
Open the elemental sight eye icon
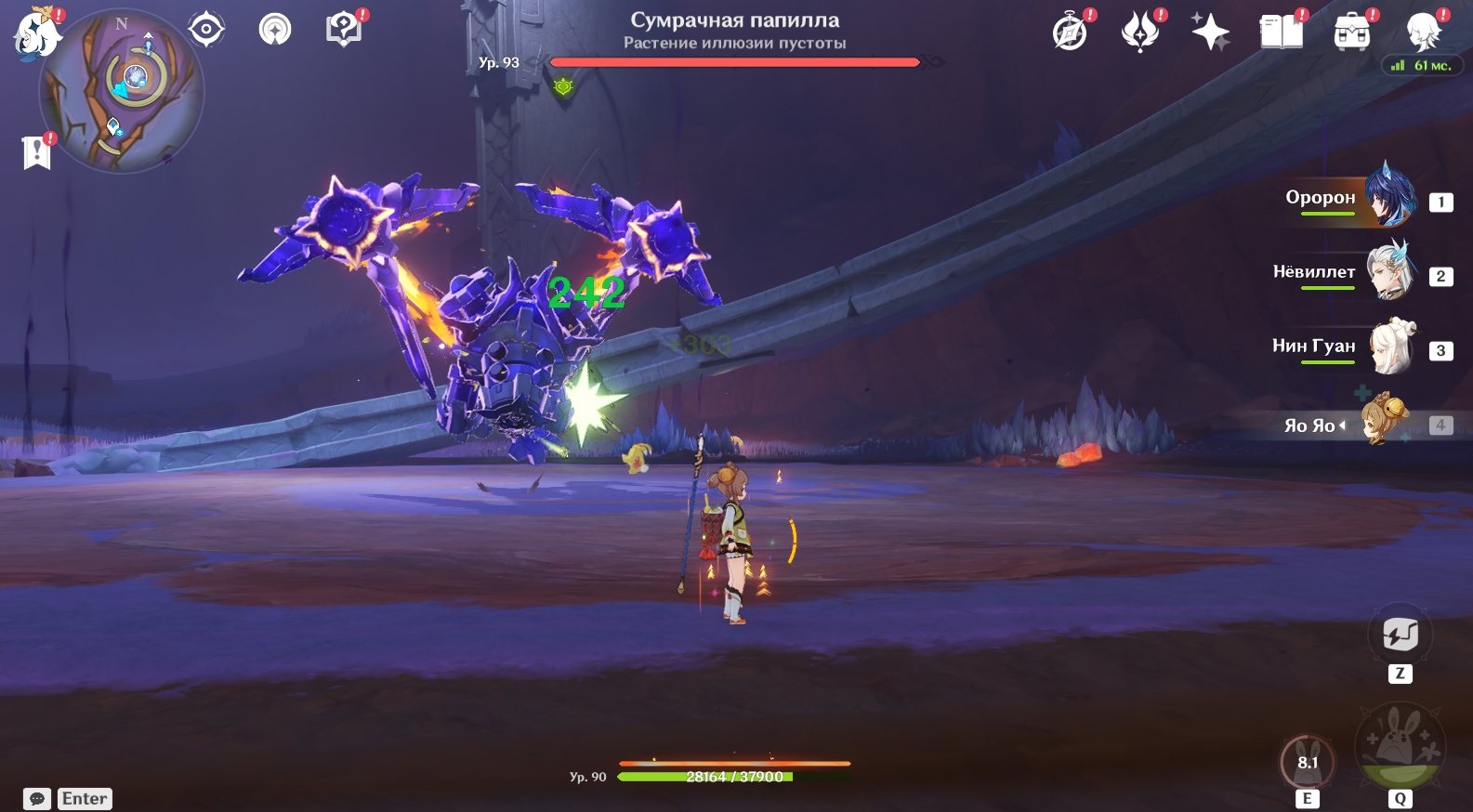point(205,30)
